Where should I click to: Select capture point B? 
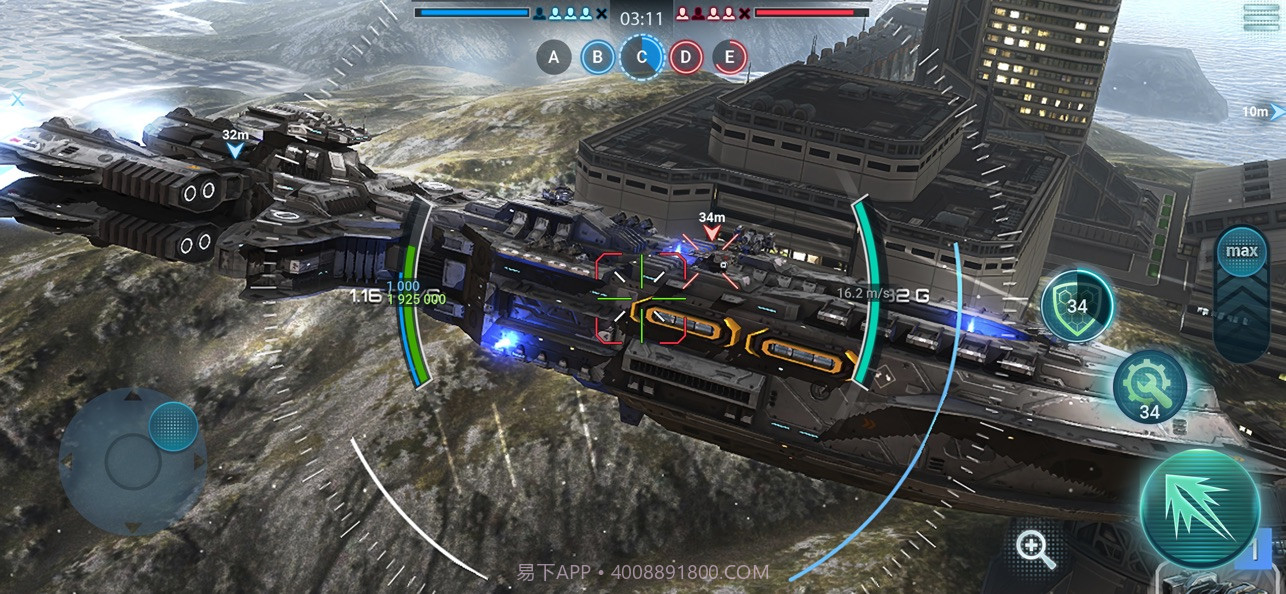pyautogui.click(x=598, y=57)
